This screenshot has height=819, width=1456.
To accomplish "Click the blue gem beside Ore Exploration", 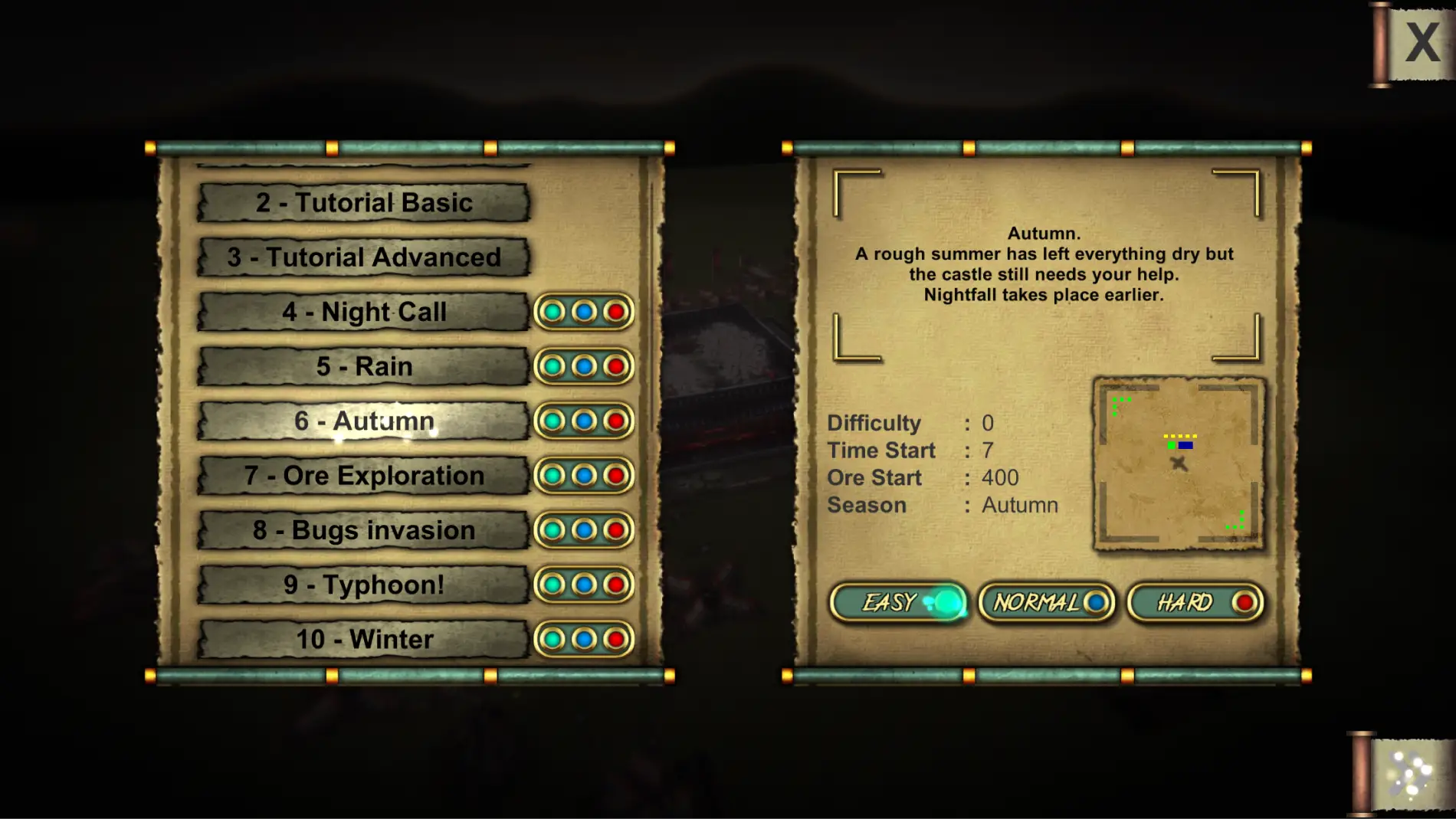I will pos(584,476).
